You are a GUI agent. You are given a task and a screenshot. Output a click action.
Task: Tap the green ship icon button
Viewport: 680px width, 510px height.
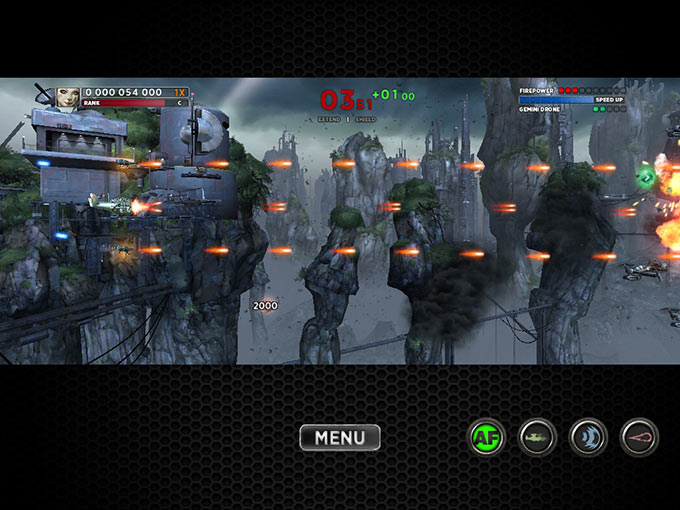538,437
